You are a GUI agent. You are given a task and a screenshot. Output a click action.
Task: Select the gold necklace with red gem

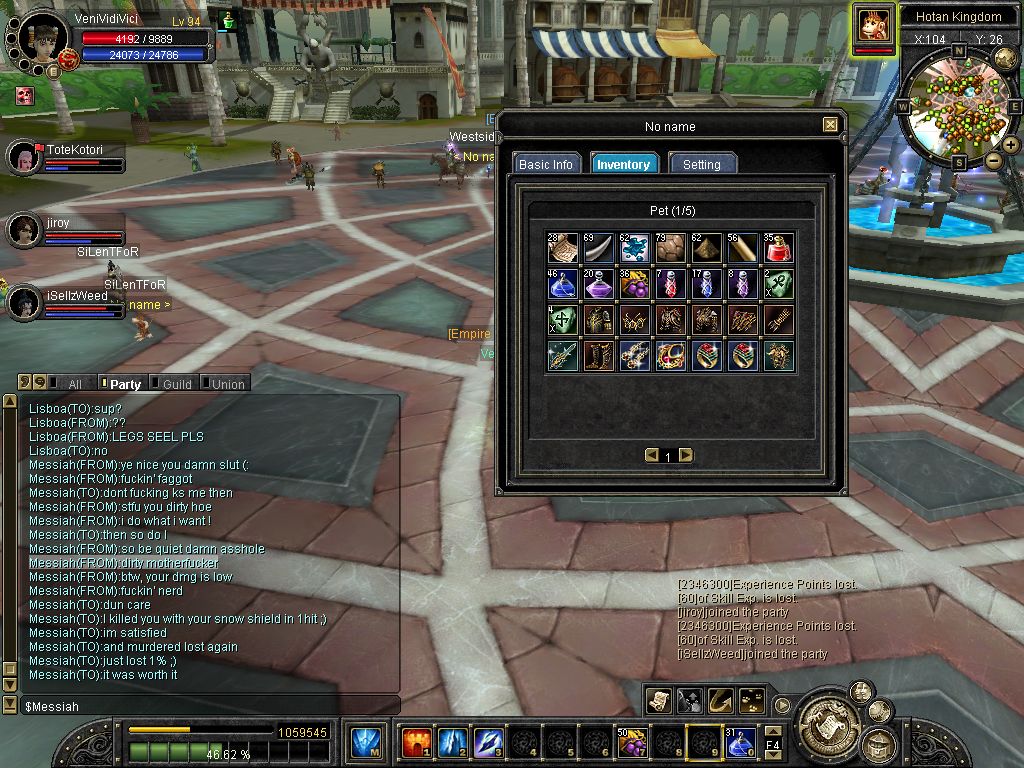click(x=669, y=356)
